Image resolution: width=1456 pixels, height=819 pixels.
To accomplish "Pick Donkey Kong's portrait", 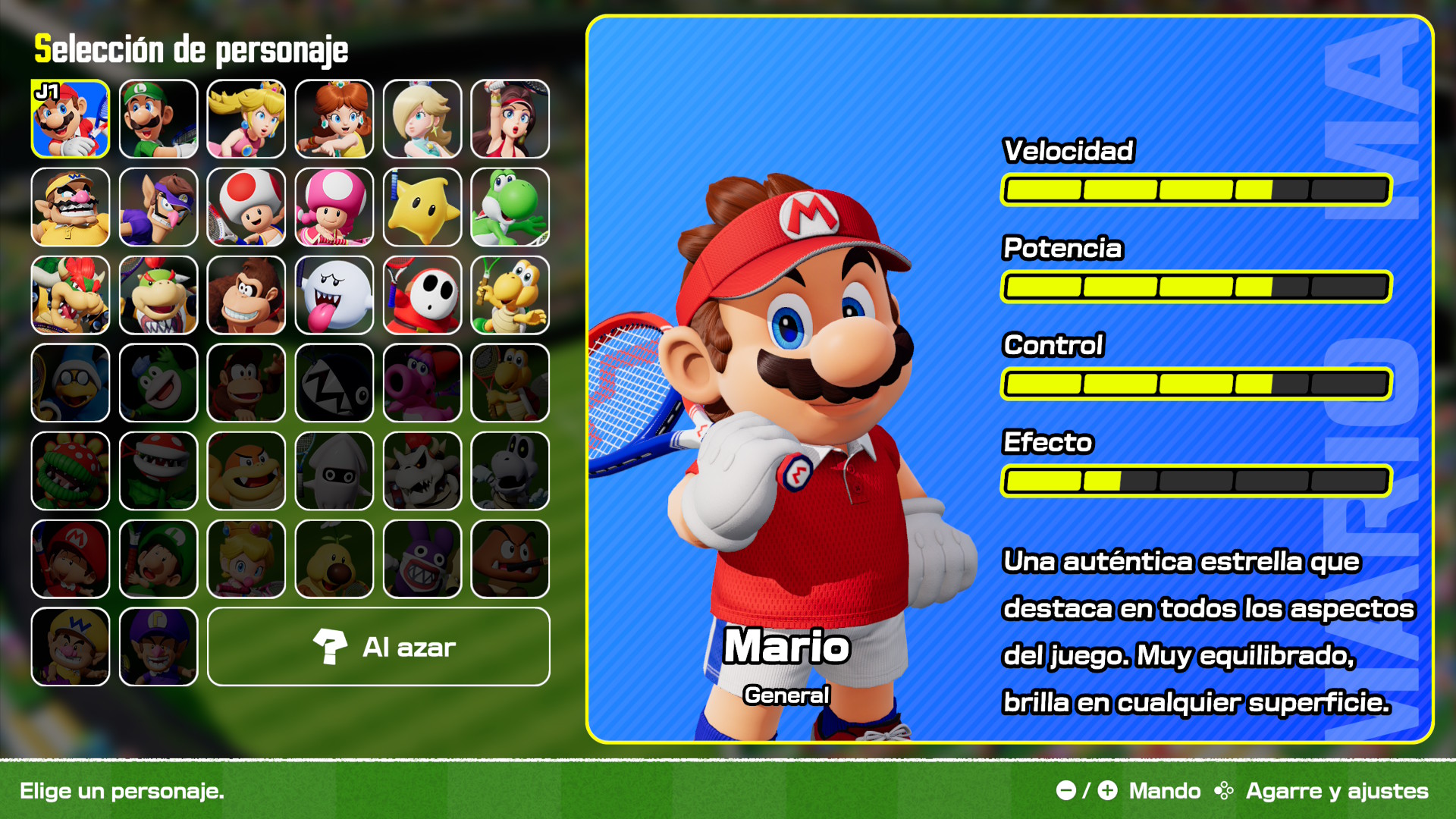I will [x=246, y=295].
